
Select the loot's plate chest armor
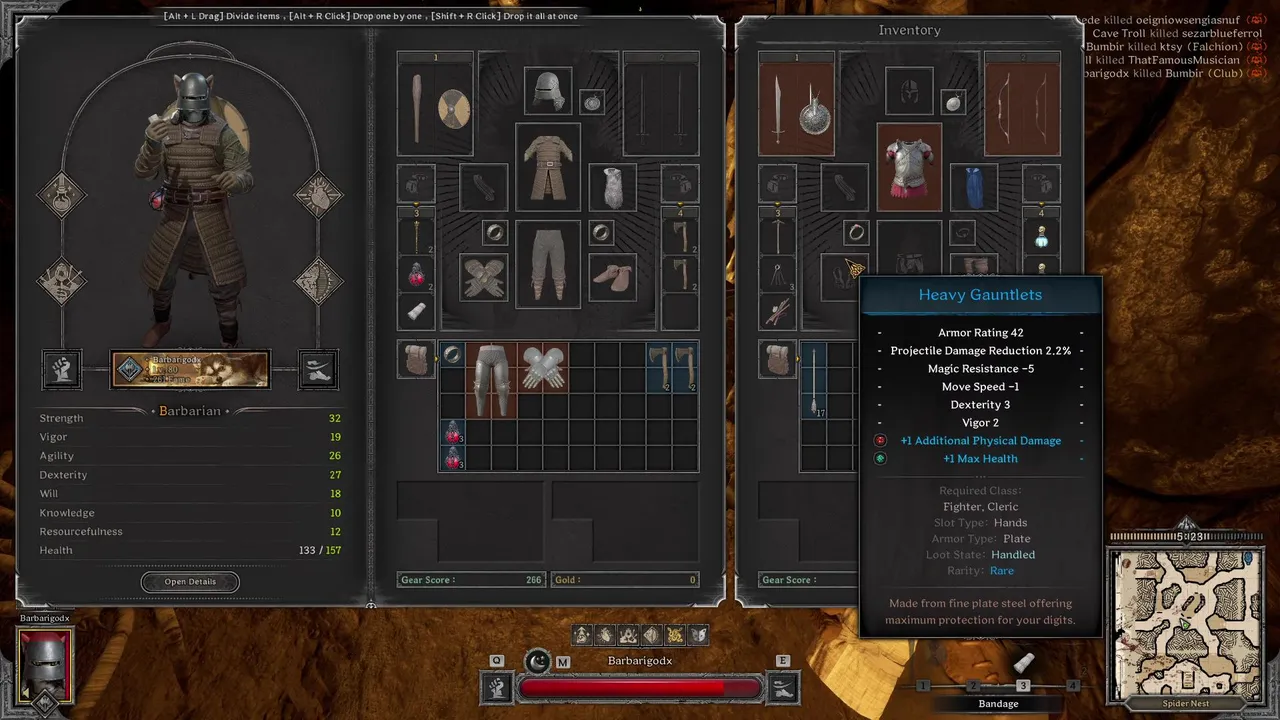tap(909, 165)
